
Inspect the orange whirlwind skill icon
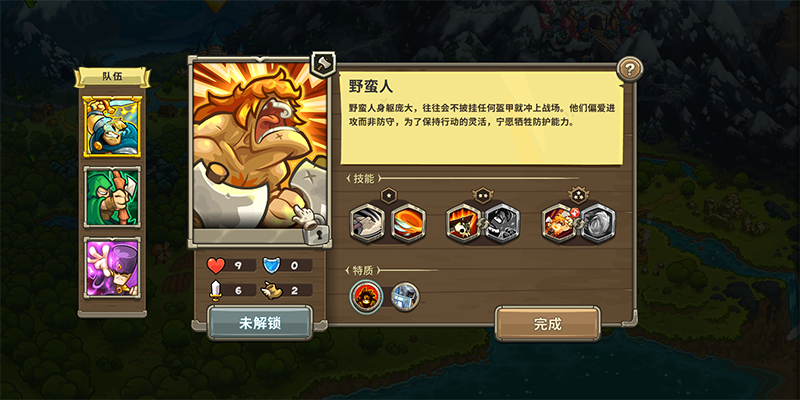[407, 222]
